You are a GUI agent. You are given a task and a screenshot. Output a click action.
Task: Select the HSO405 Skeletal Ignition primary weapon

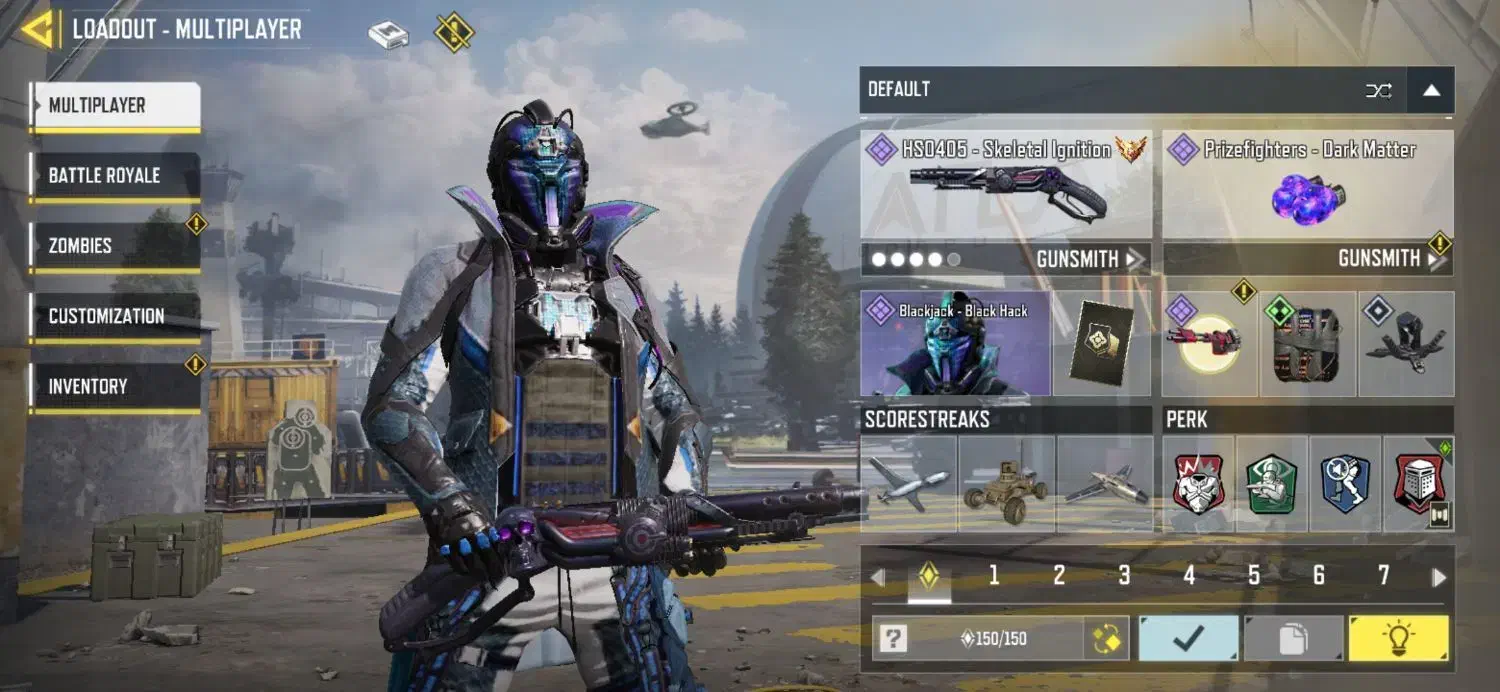(x=1005, y=185)
